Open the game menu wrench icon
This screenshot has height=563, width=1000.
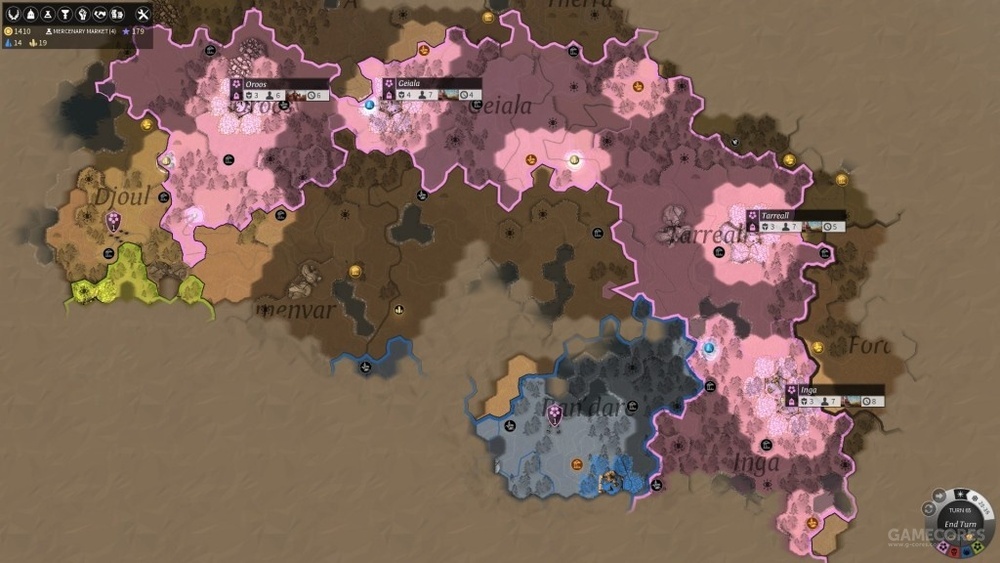pos(142,14)
